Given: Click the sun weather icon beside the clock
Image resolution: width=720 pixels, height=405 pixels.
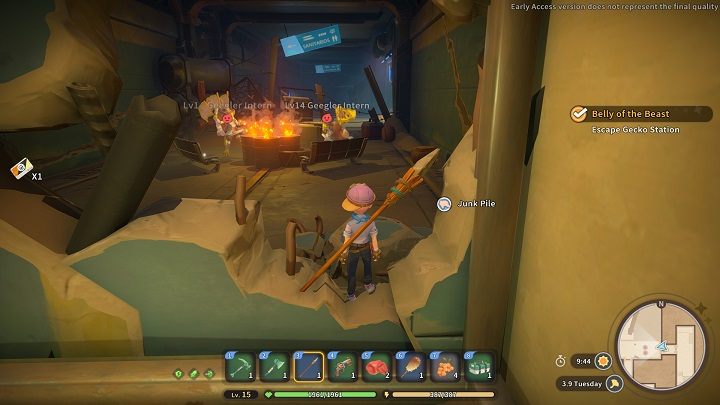Looking at the screenshot, I should [x=604, y=361].
